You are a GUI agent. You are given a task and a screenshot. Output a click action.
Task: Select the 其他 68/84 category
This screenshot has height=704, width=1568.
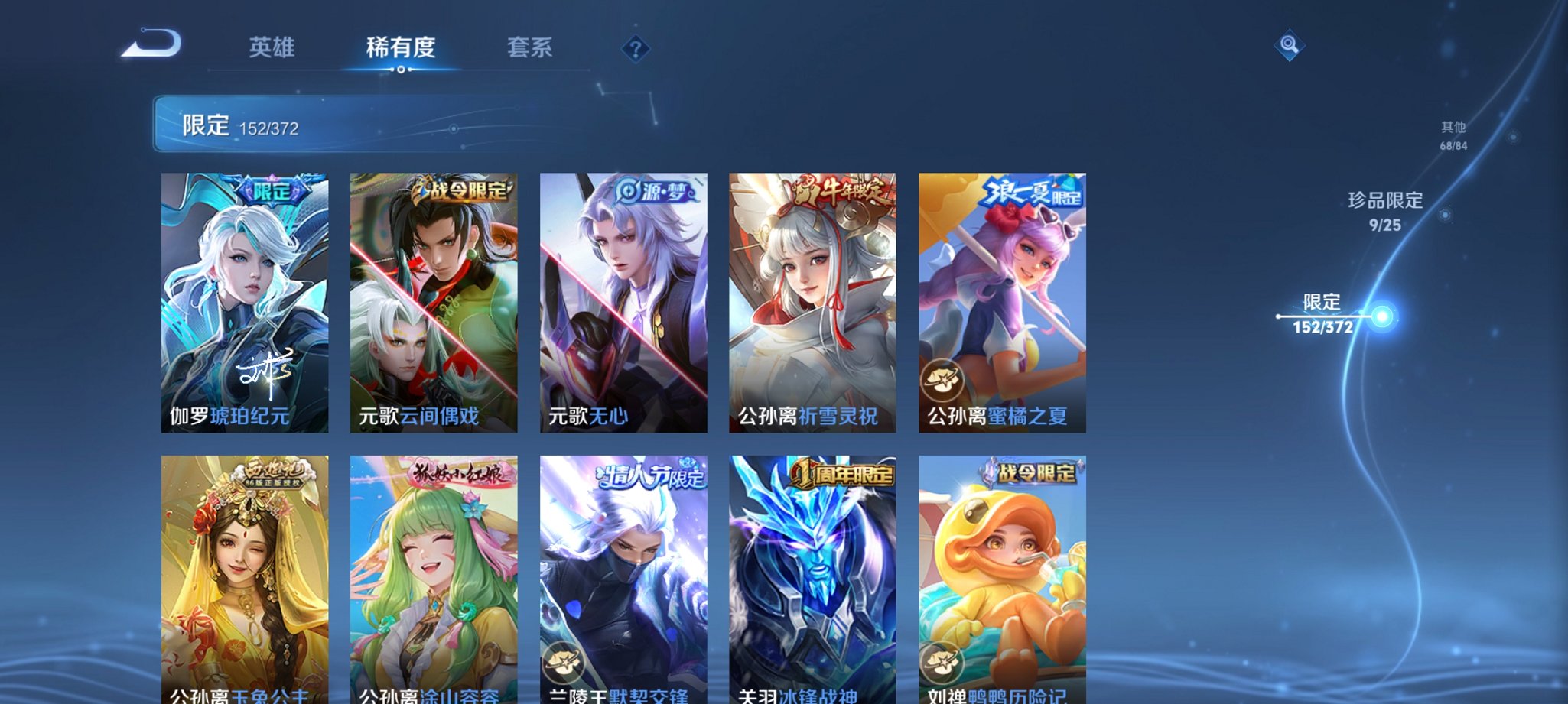click(1452, 135)
